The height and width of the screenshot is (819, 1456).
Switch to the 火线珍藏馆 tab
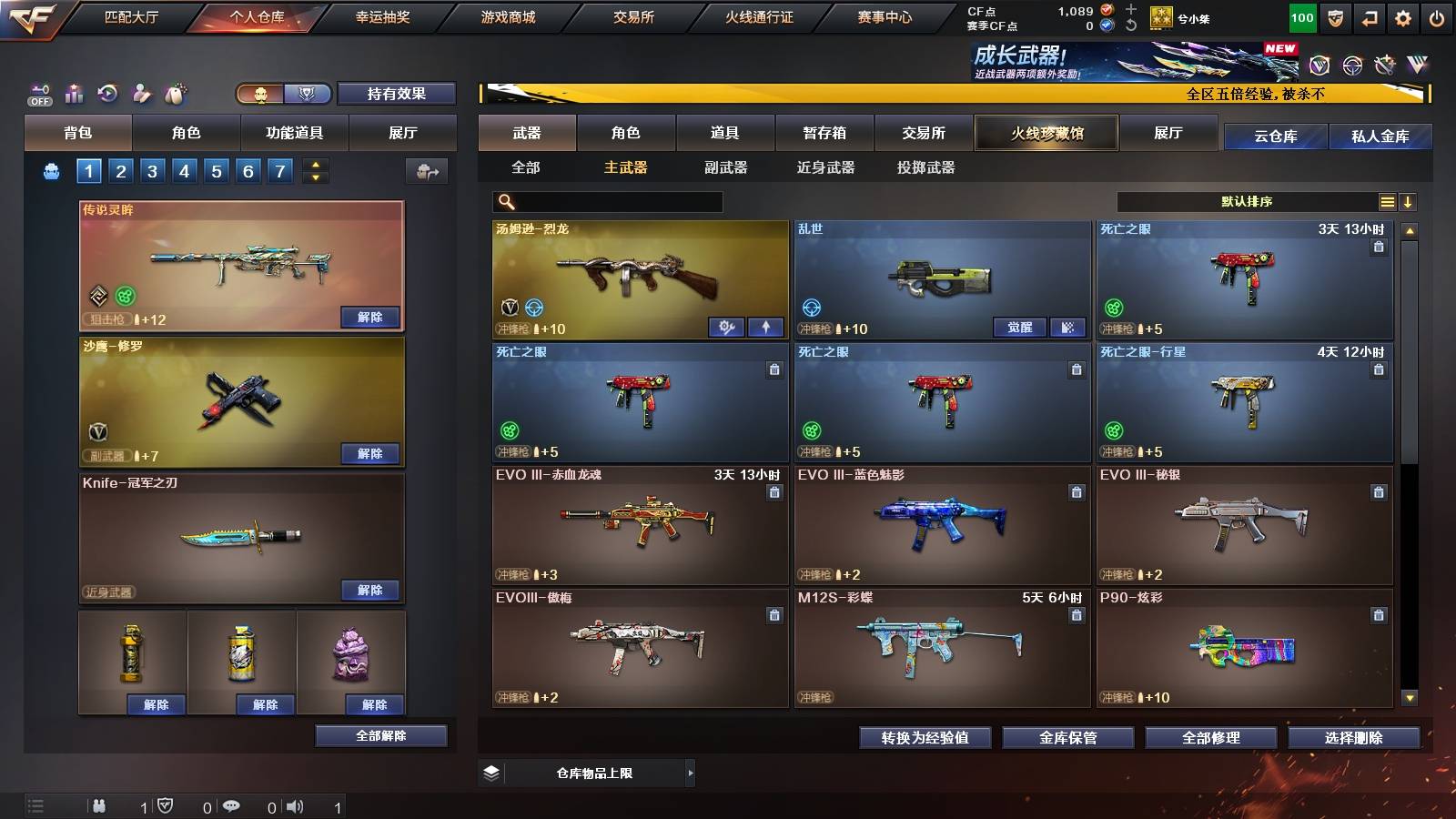point(1045,133)
